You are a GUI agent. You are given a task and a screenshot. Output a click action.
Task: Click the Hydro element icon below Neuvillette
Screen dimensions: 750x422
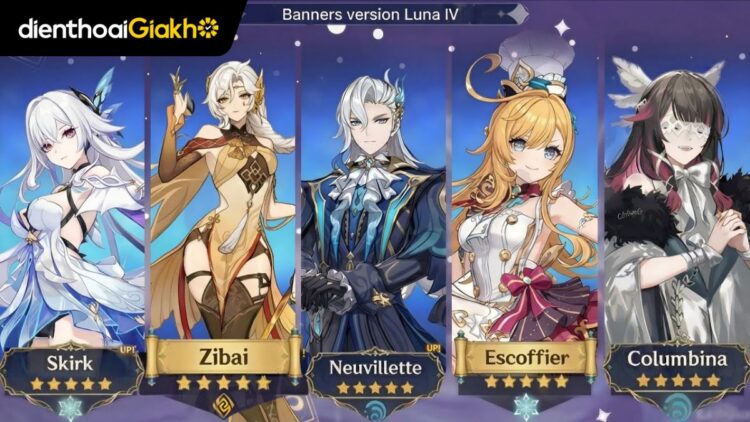pos(376,410)
